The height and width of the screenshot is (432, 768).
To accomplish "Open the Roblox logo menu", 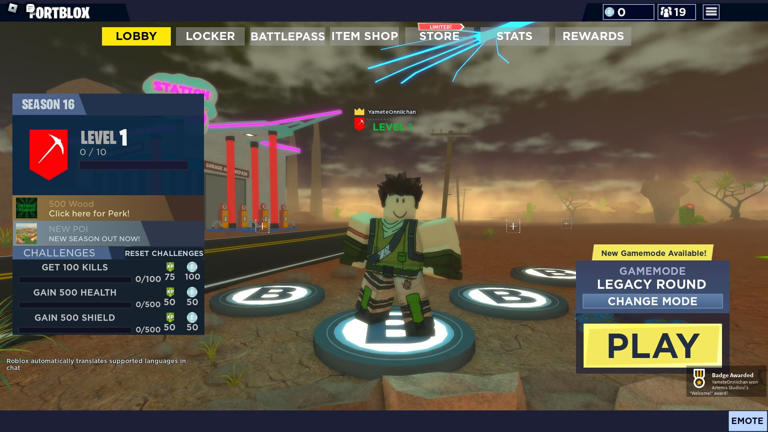I will click(x=13, y=9).
